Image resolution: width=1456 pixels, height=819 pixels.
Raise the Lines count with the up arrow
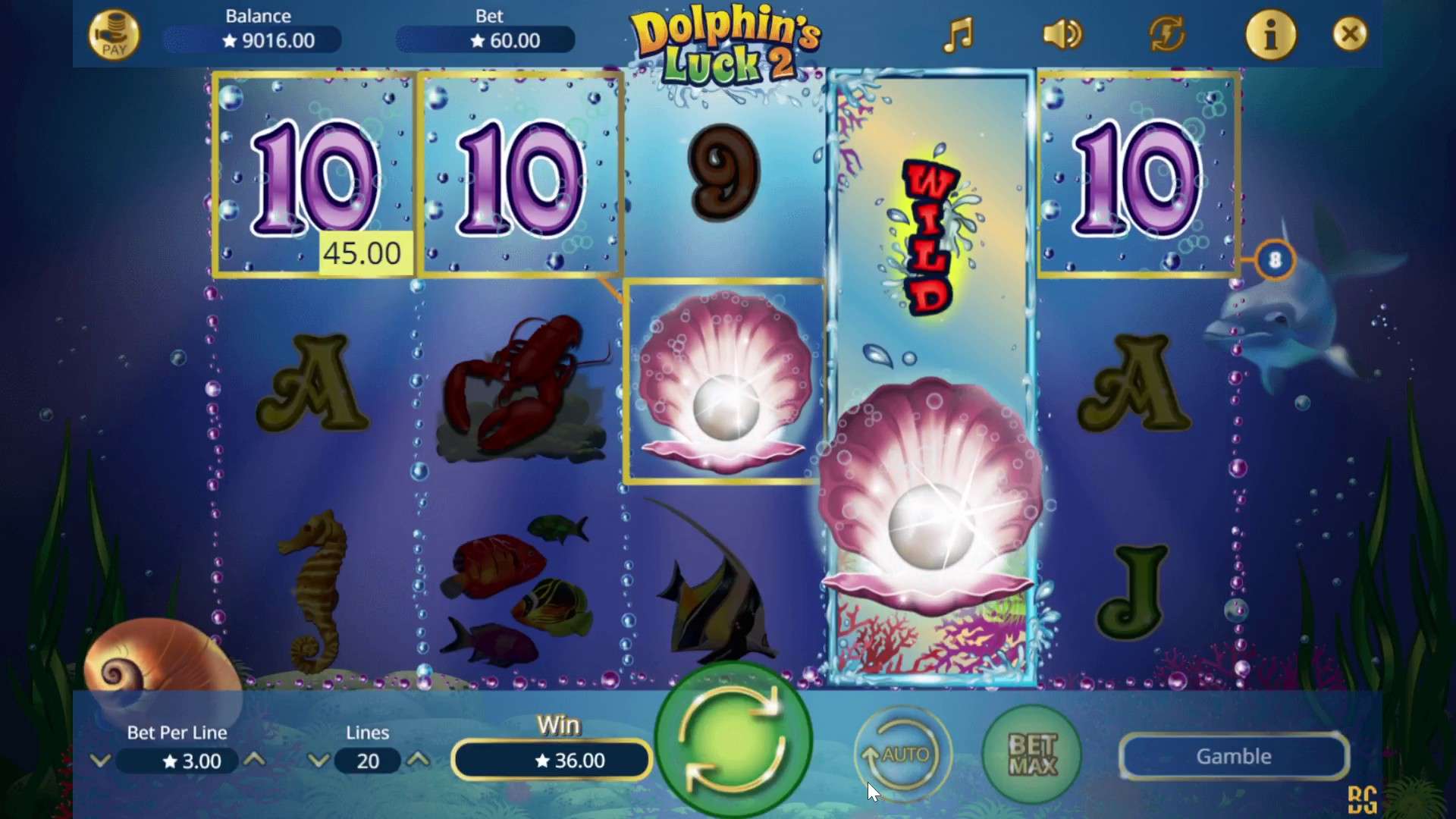click(419, 761)
